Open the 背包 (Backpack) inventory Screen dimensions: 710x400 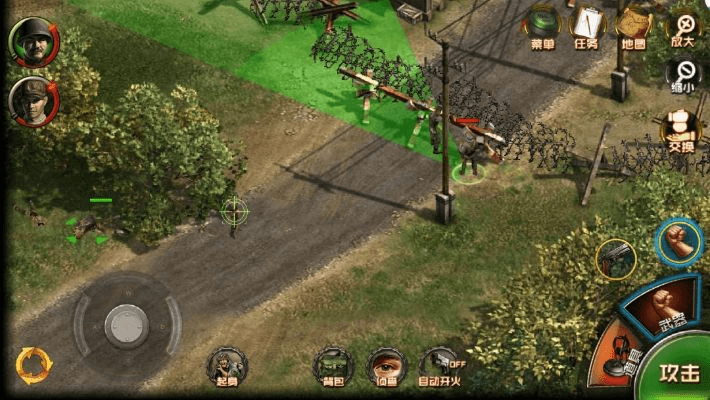click(331, 366)
